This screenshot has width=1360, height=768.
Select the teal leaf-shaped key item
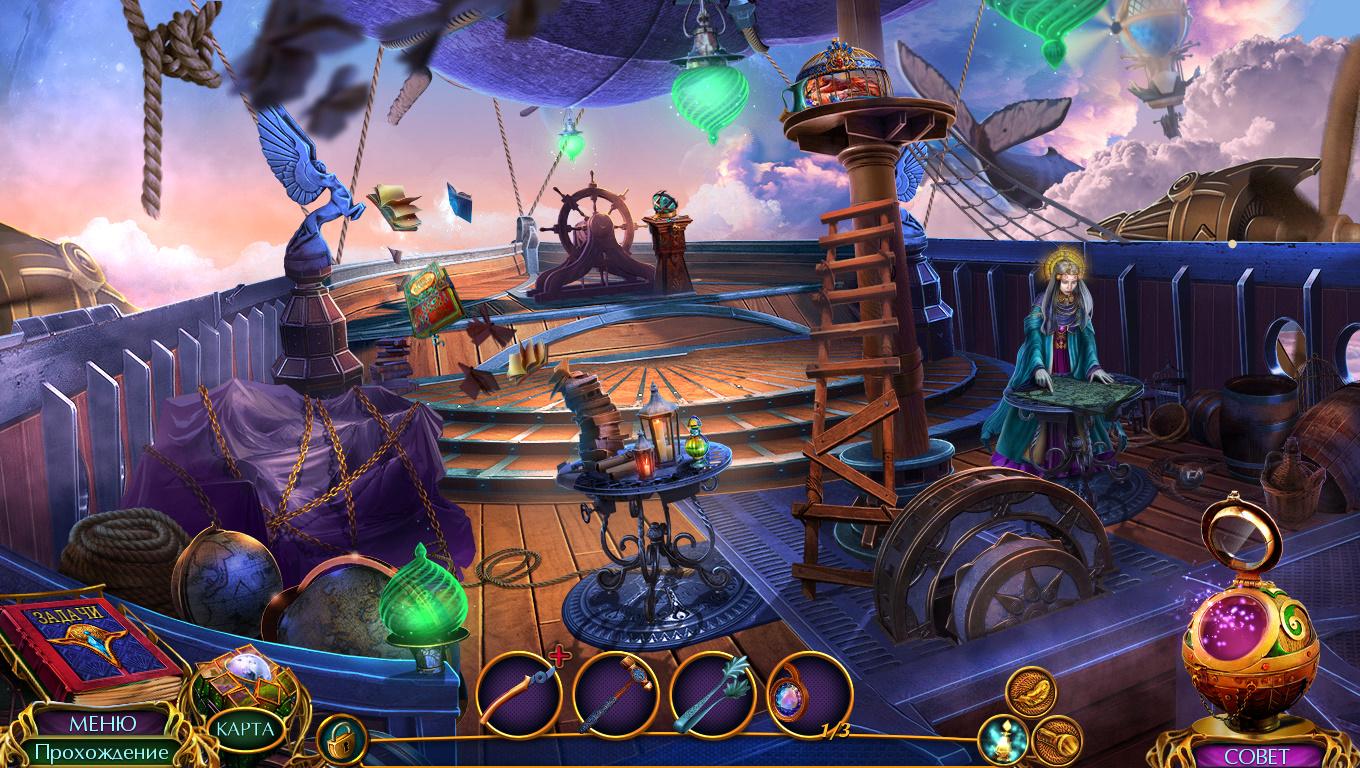pos(712,693)
